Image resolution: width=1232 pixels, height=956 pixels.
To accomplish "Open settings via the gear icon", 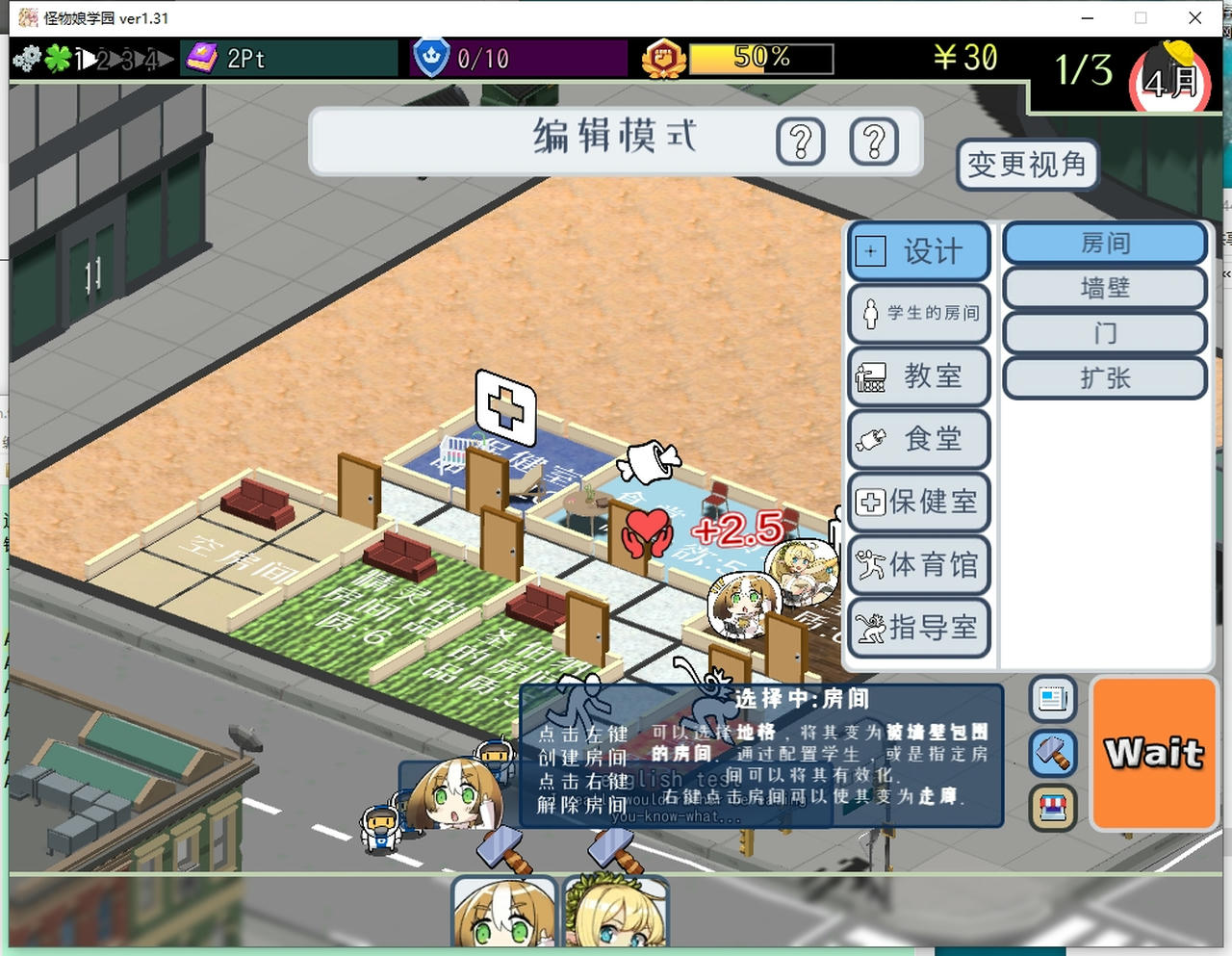I will [26, 58].
